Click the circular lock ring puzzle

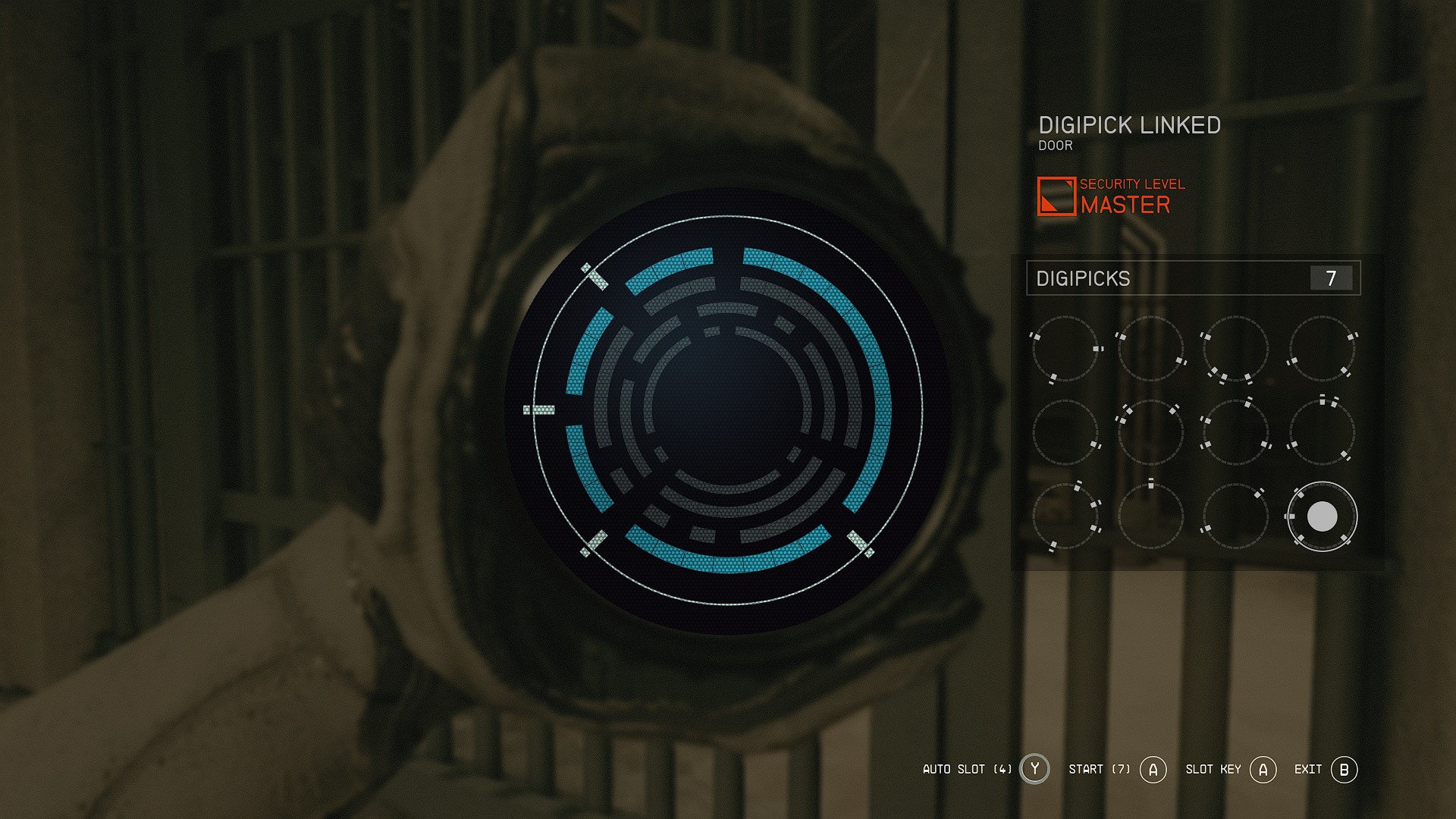pyautogui.click(x=728, y=410)
